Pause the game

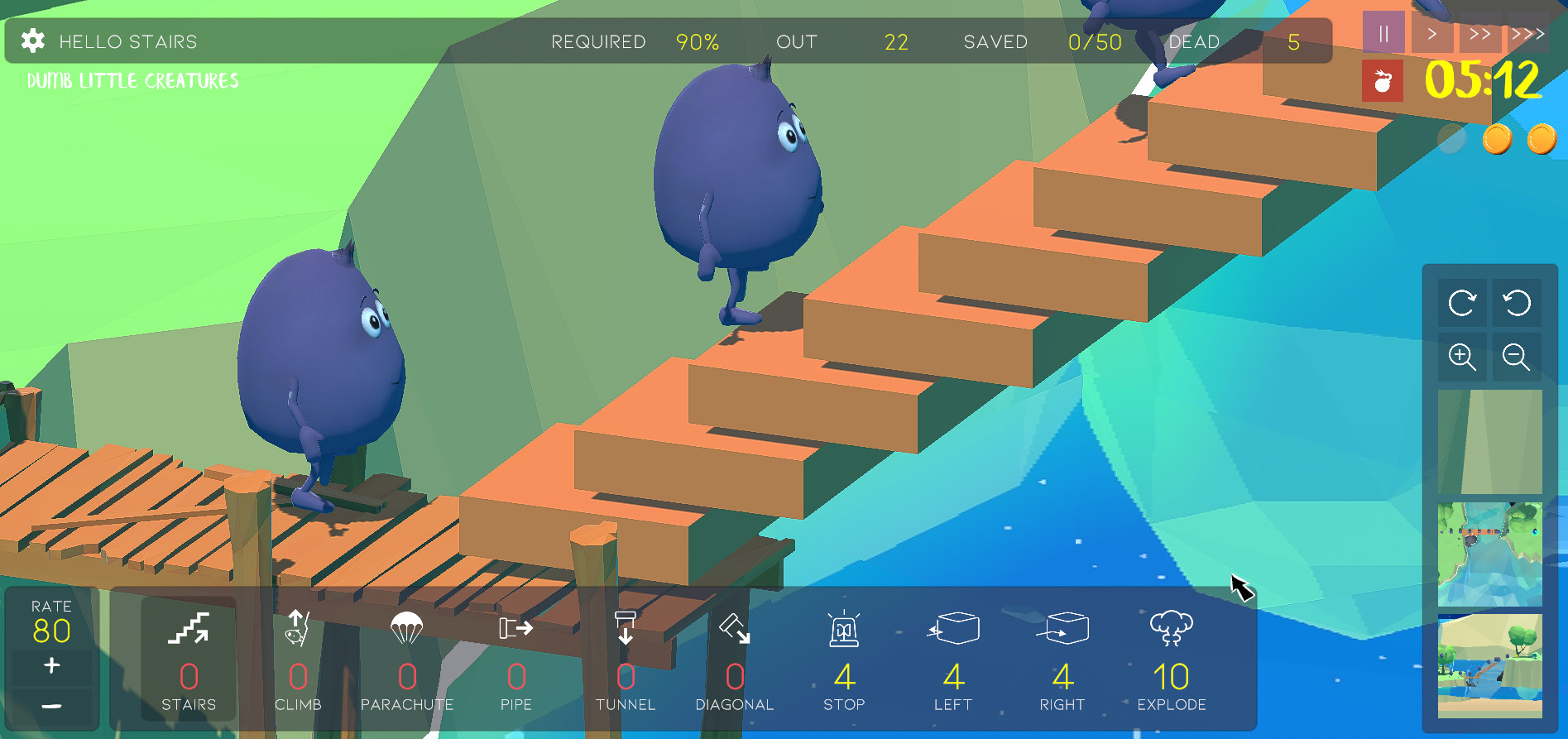click(x=1383, y=33)
